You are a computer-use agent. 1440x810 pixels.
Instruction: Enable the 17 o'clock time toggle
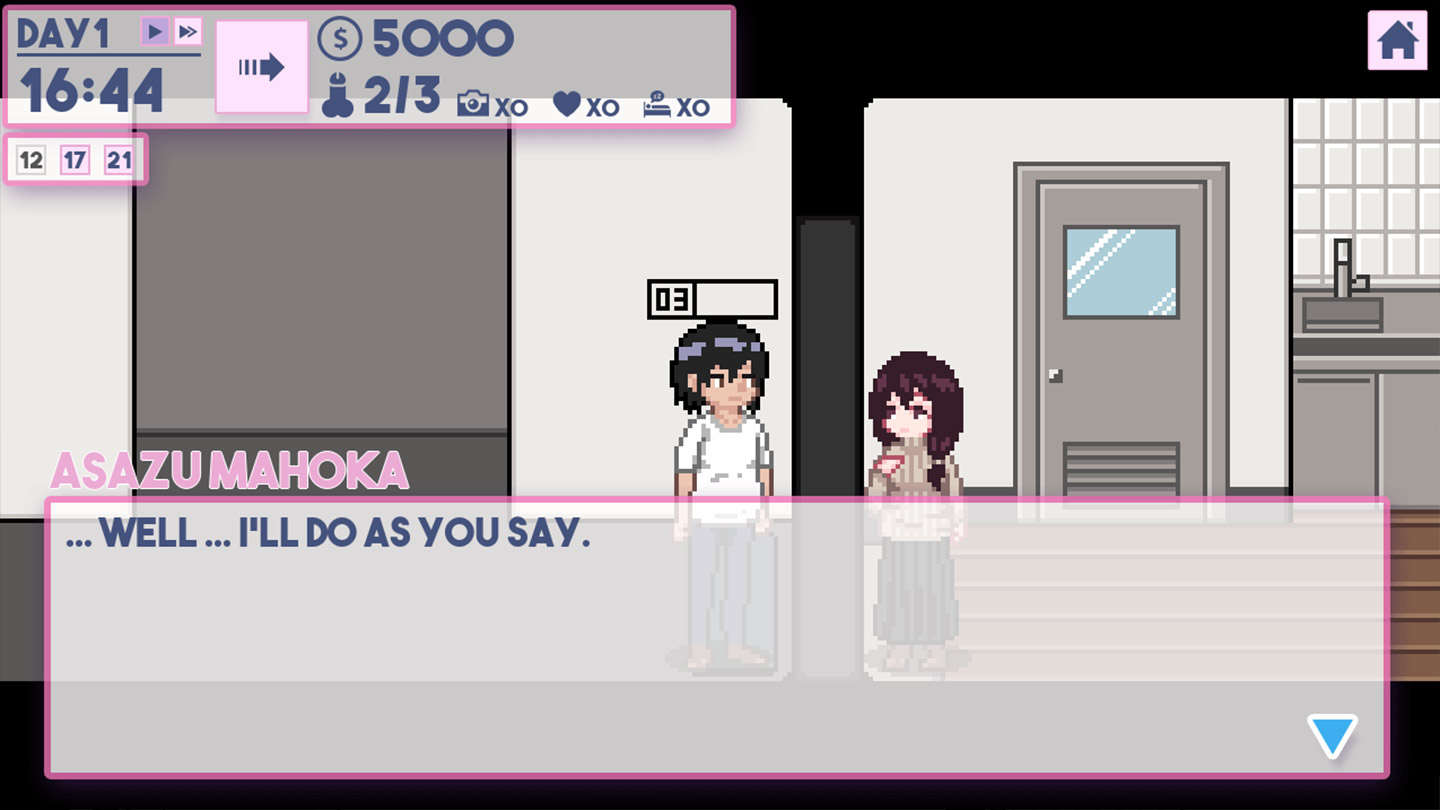coord(74,159)
